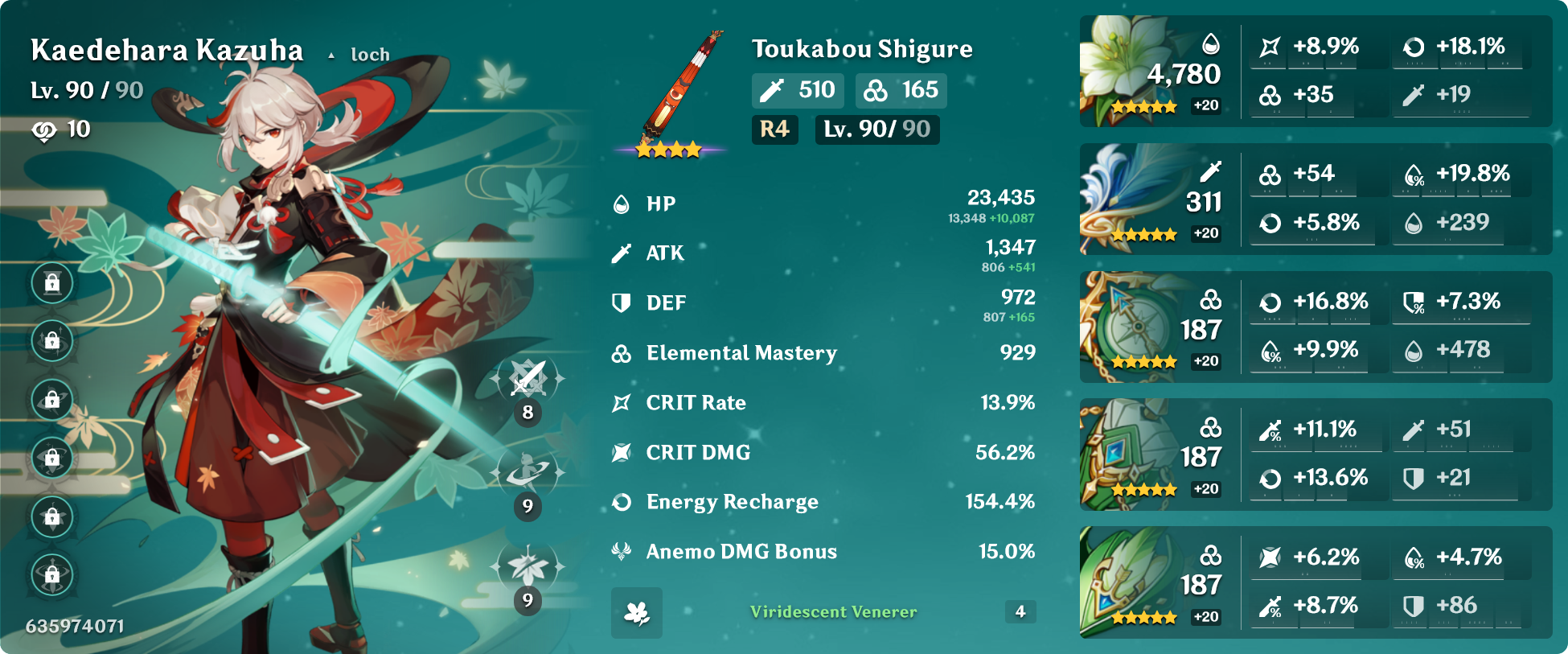The height and width of the screenshot is (654, 1568).
Task: Open the maple leaf elemental burst talent
Action: coord(527,567)
